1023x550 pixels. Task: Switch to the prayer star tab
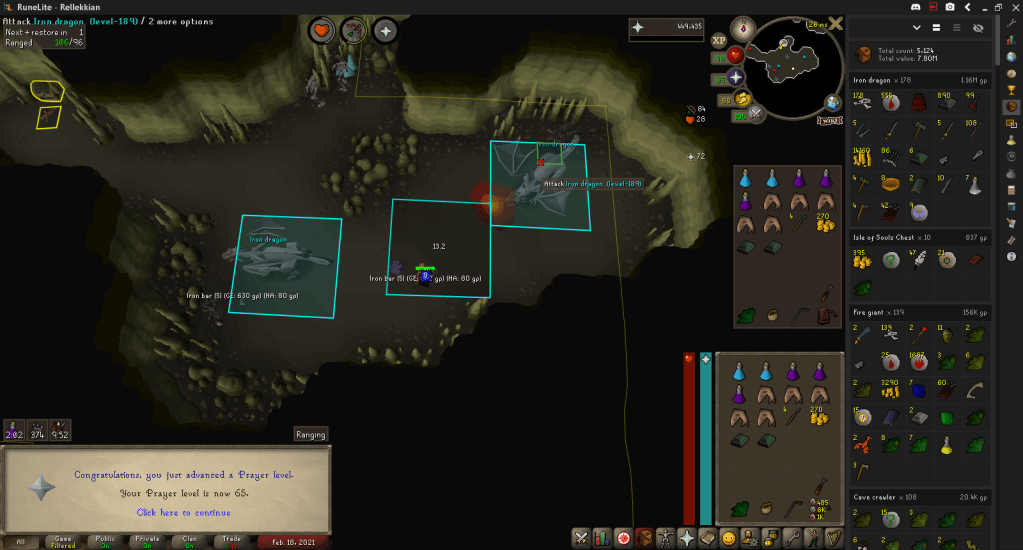pos(687,538)
